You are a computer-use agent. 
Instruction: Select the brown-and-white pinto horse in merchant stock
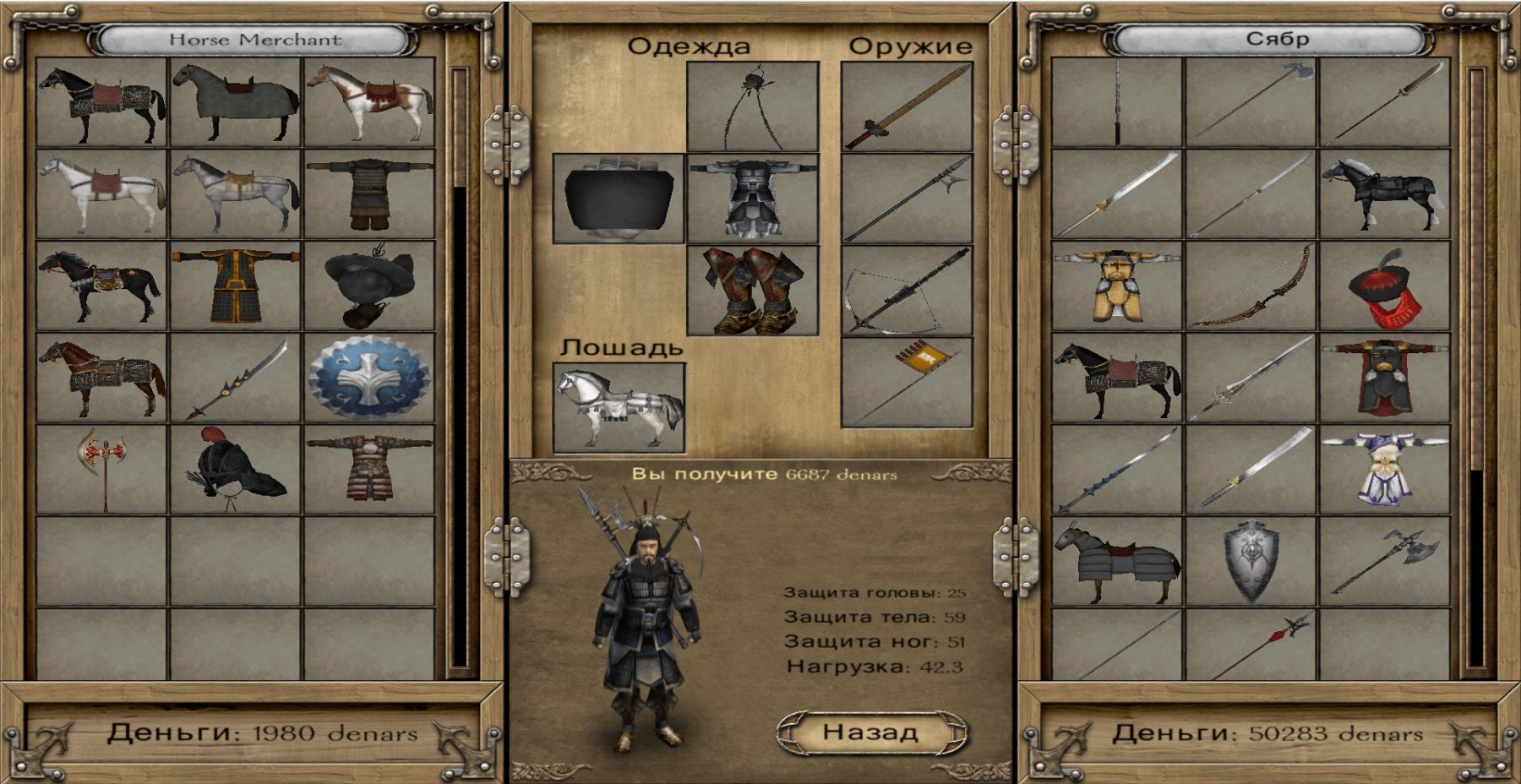(369, 102)
